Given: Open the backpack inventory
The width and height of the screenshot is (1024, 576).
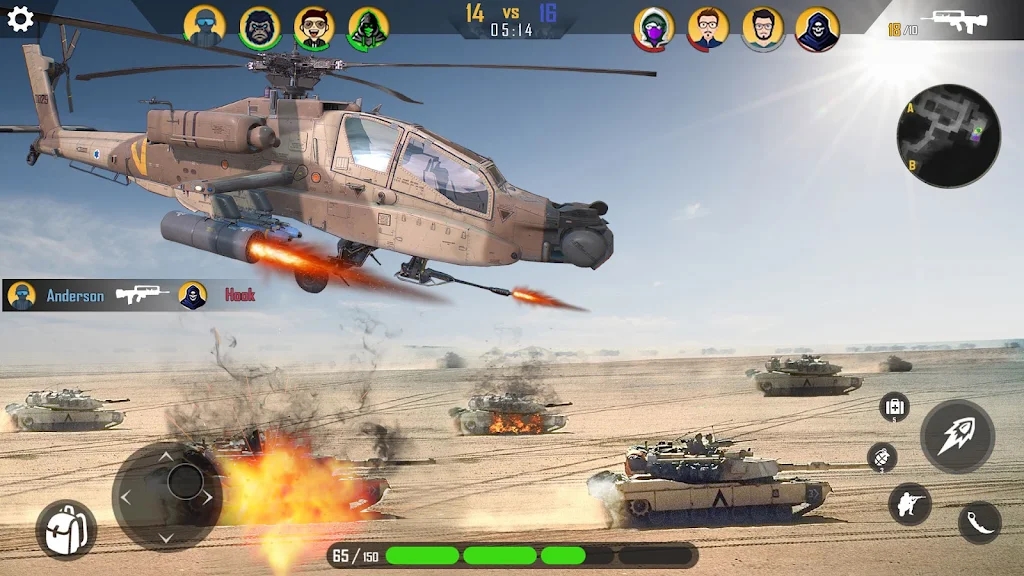Looking at the screenshot, I should (66, 529).
